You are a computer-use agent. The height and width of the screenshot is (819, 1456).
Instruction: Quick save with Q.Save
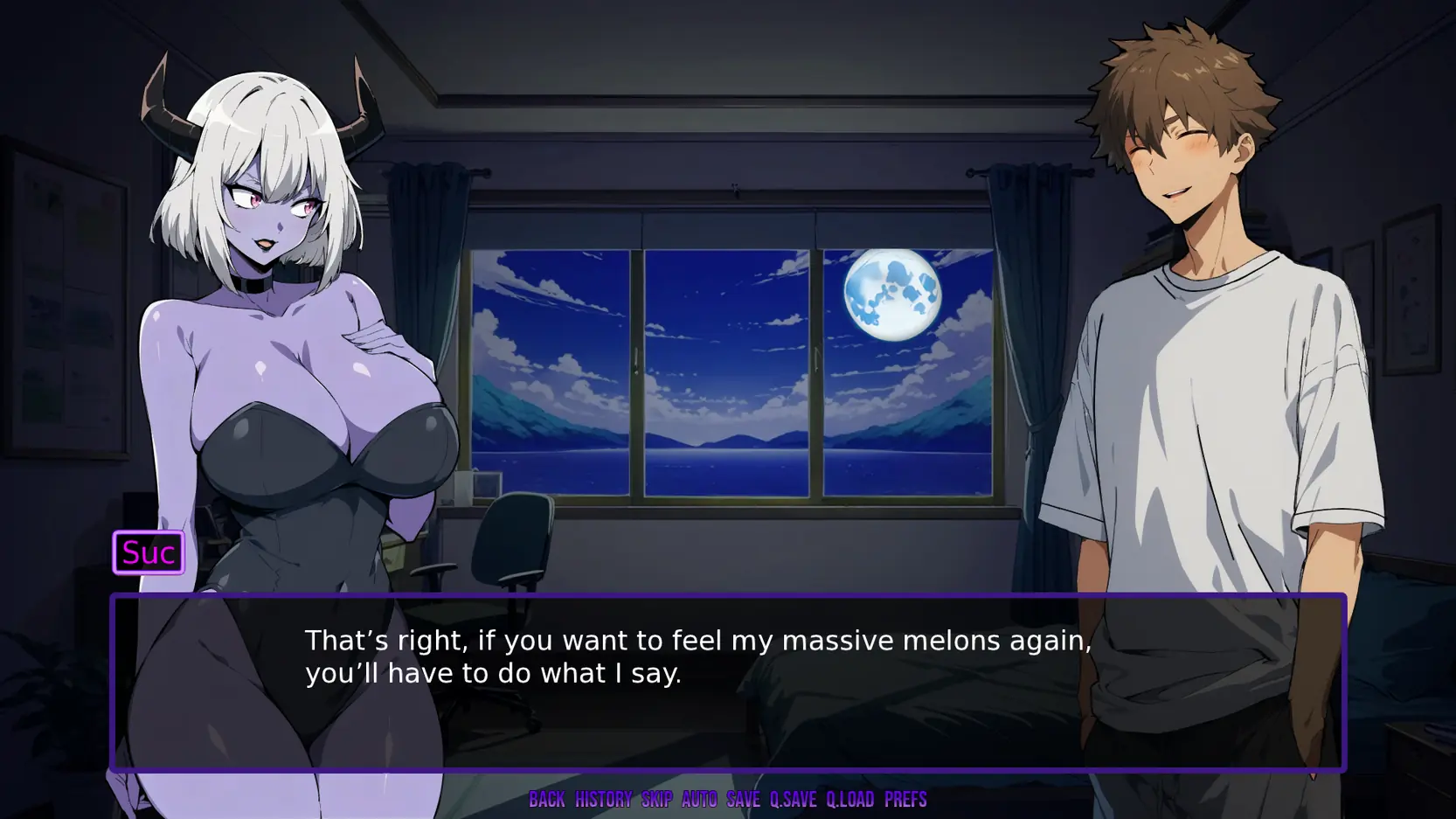coord(793,799)
